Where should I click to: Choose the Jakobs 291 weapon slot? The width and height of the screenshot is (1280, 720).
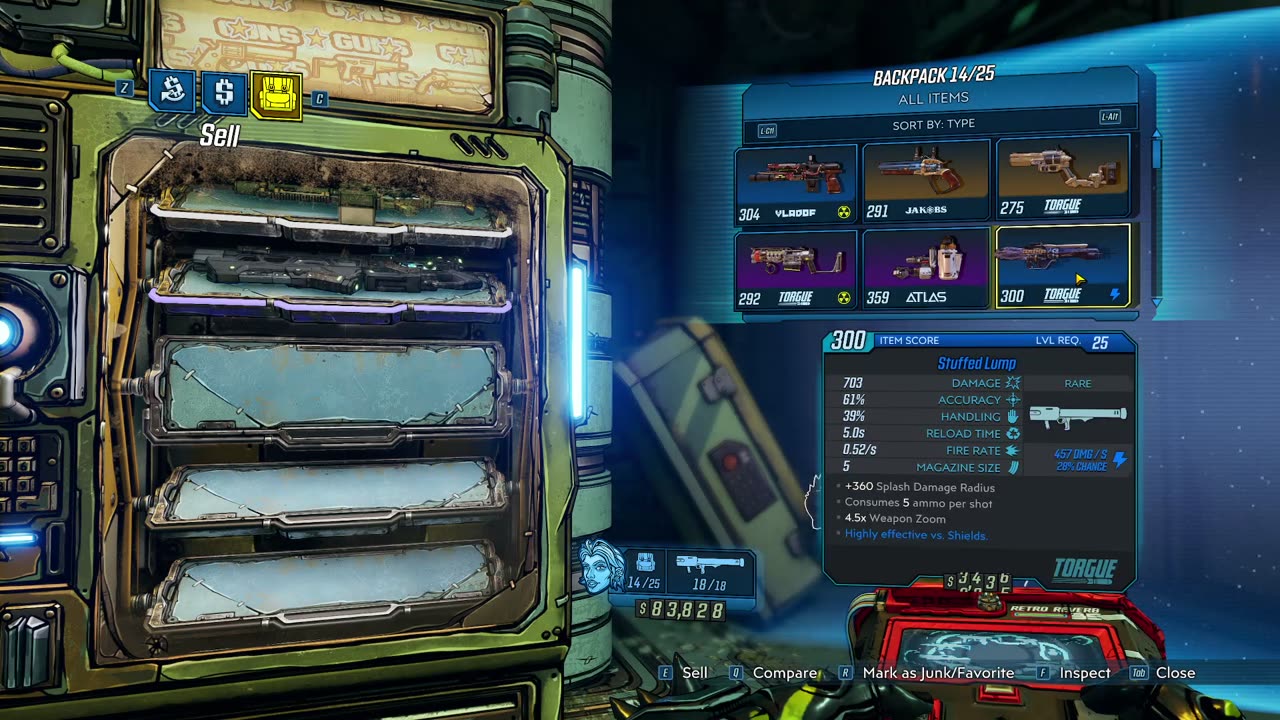click(926, 181)
